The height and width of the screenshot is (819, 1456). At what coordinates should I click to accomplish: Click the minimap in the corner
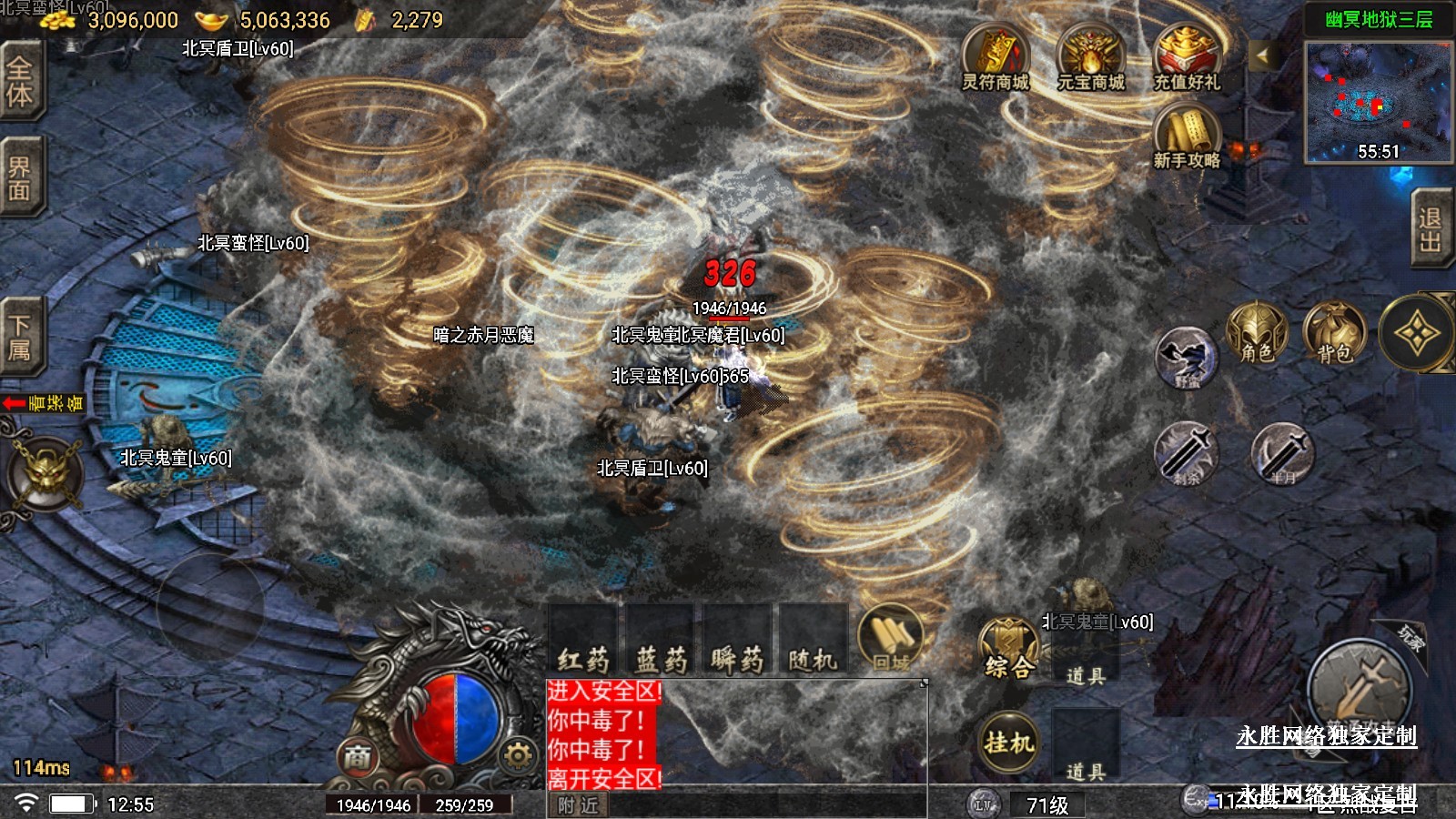point(1378,102)
